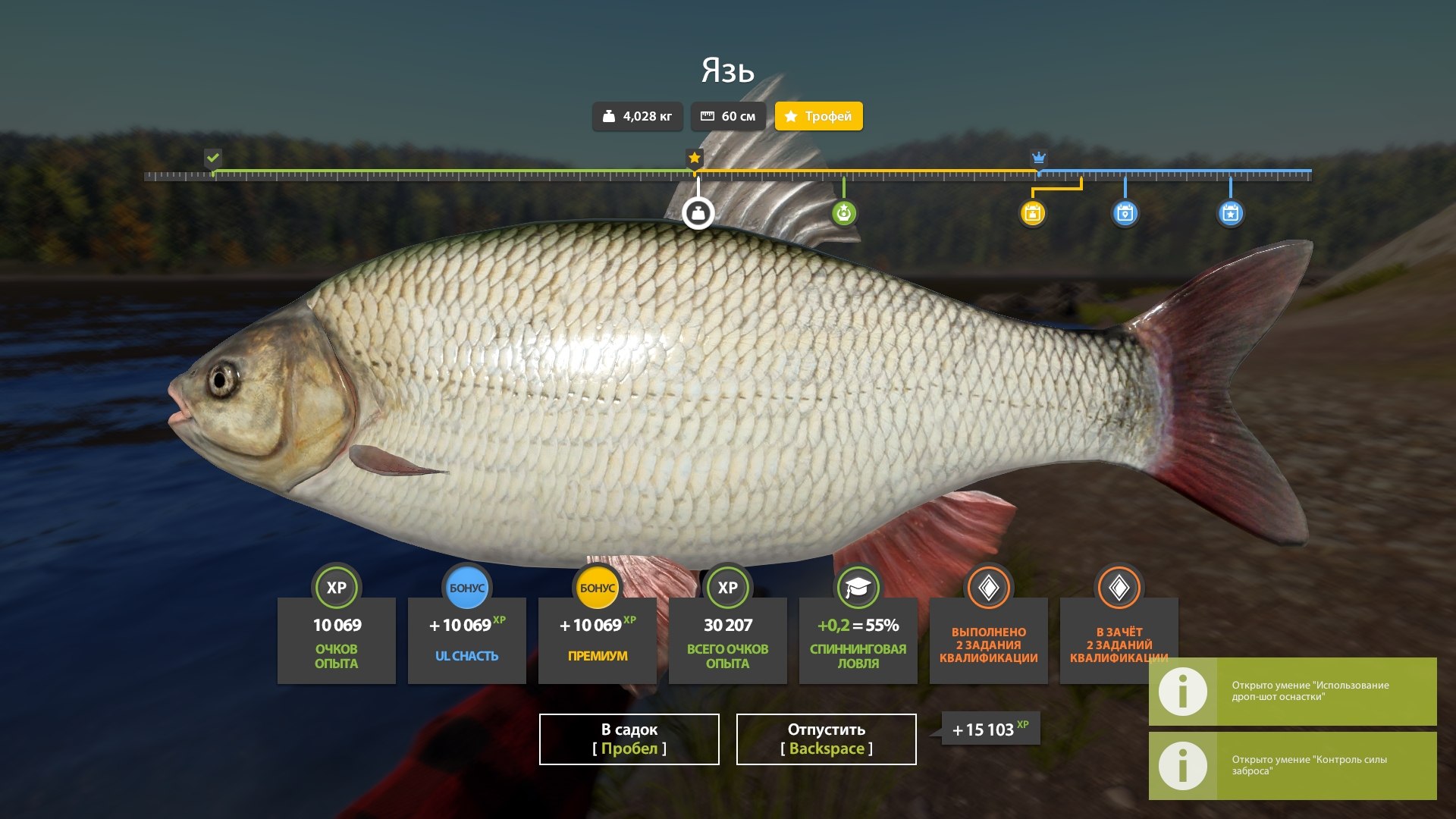Click the yellow Трофей trophy badge
Image resolution: width=1456 pixels, height=819 pixels.
click(x=818, y=116)
